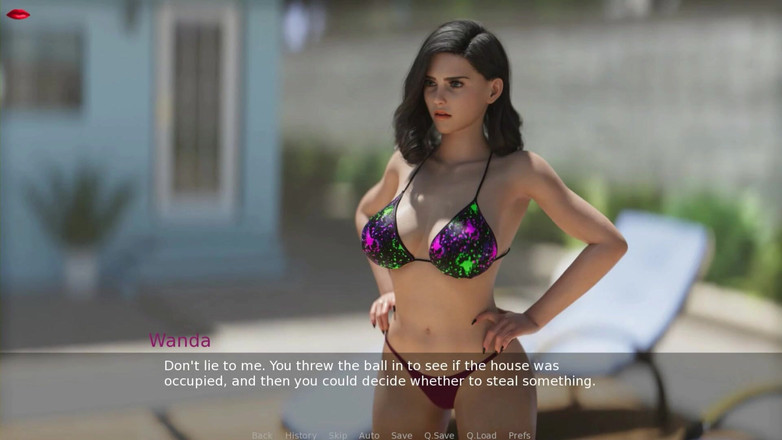Viewport: 782px width, 440px height.
Task: Go back one dialogue line
Action: [262, 435]
